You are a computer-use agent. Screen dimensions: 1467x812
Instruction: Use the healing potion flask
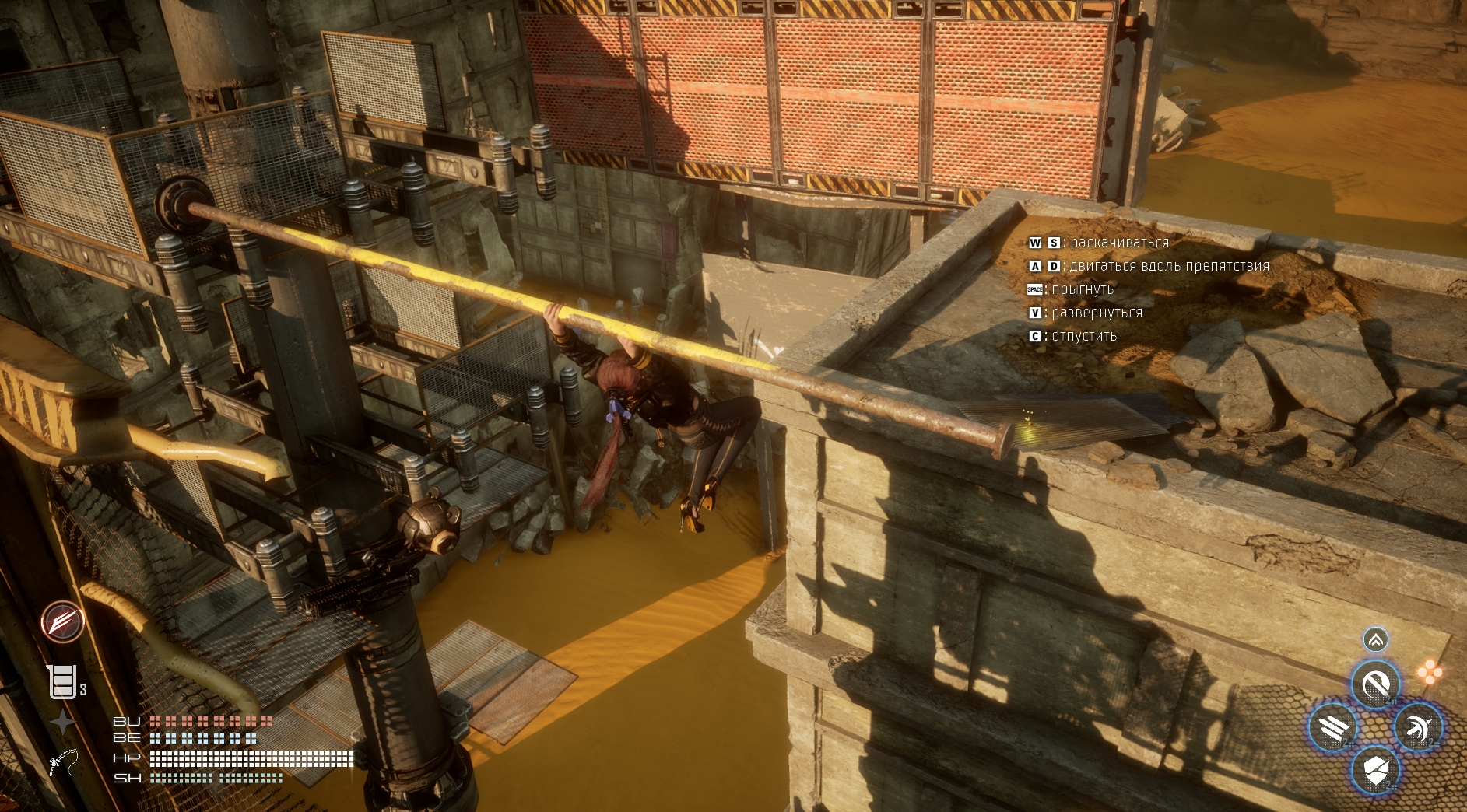pyautogui.click(x=62, y=682)
